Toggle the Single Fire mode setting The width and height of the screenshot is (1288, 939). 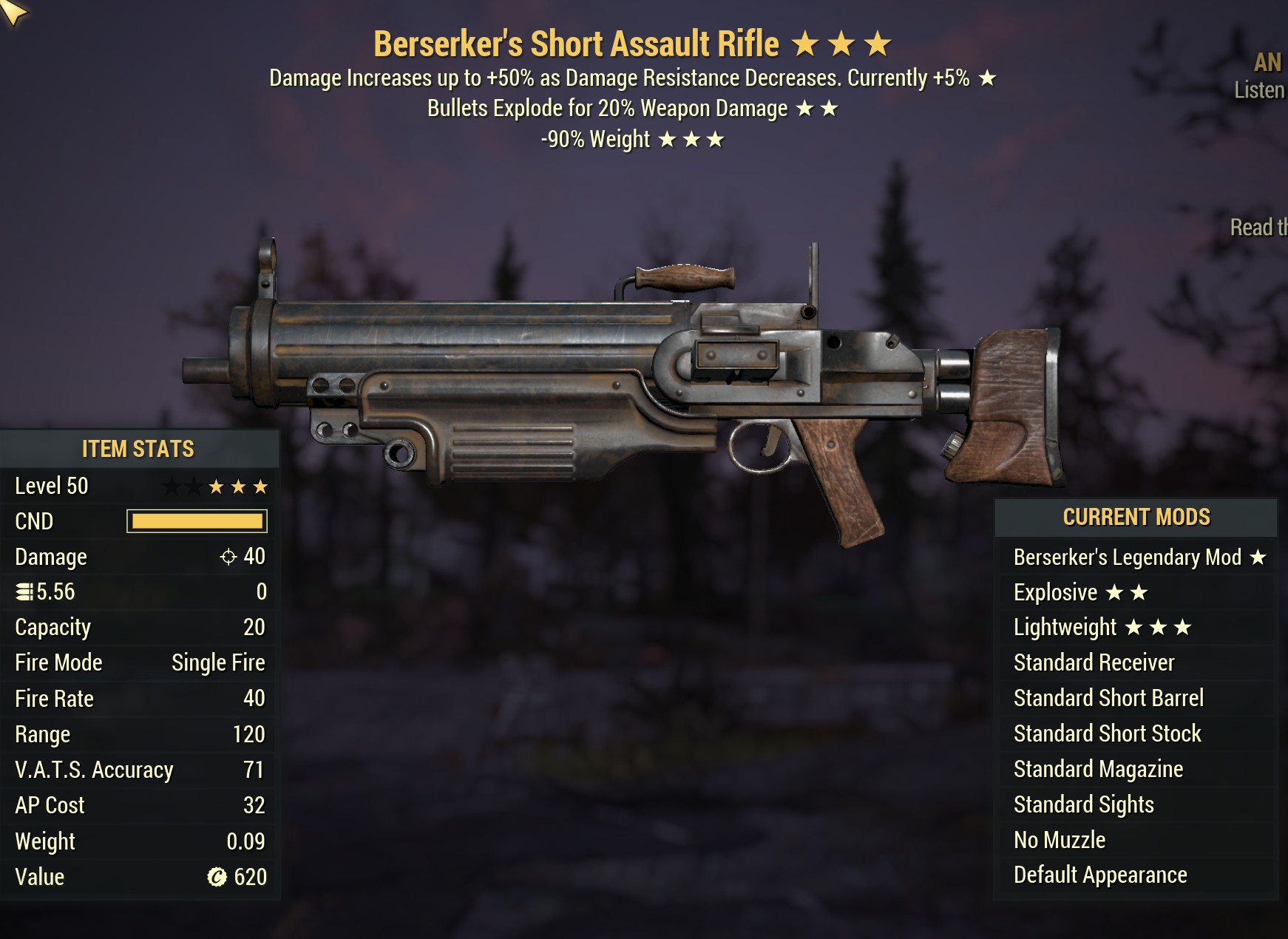(217, 662)
